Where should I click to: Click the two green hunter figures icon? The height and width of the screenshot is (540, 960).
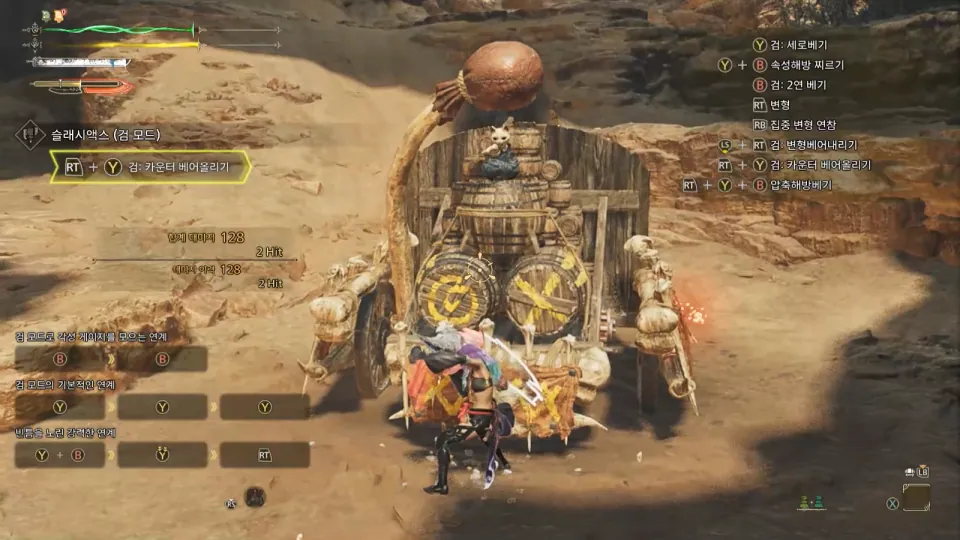811,503
